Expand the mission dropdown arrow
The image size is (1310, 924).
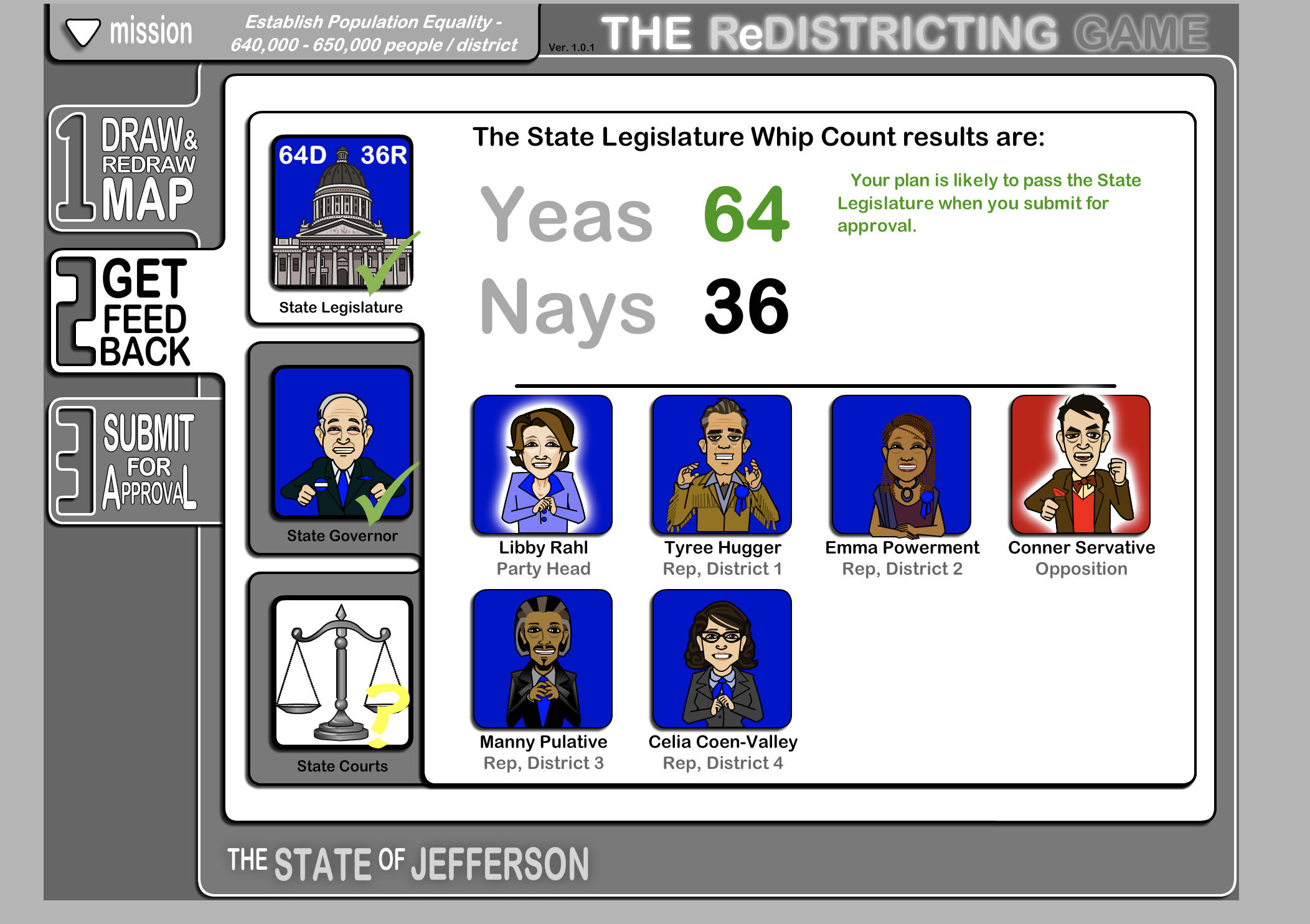click(83, 32)
